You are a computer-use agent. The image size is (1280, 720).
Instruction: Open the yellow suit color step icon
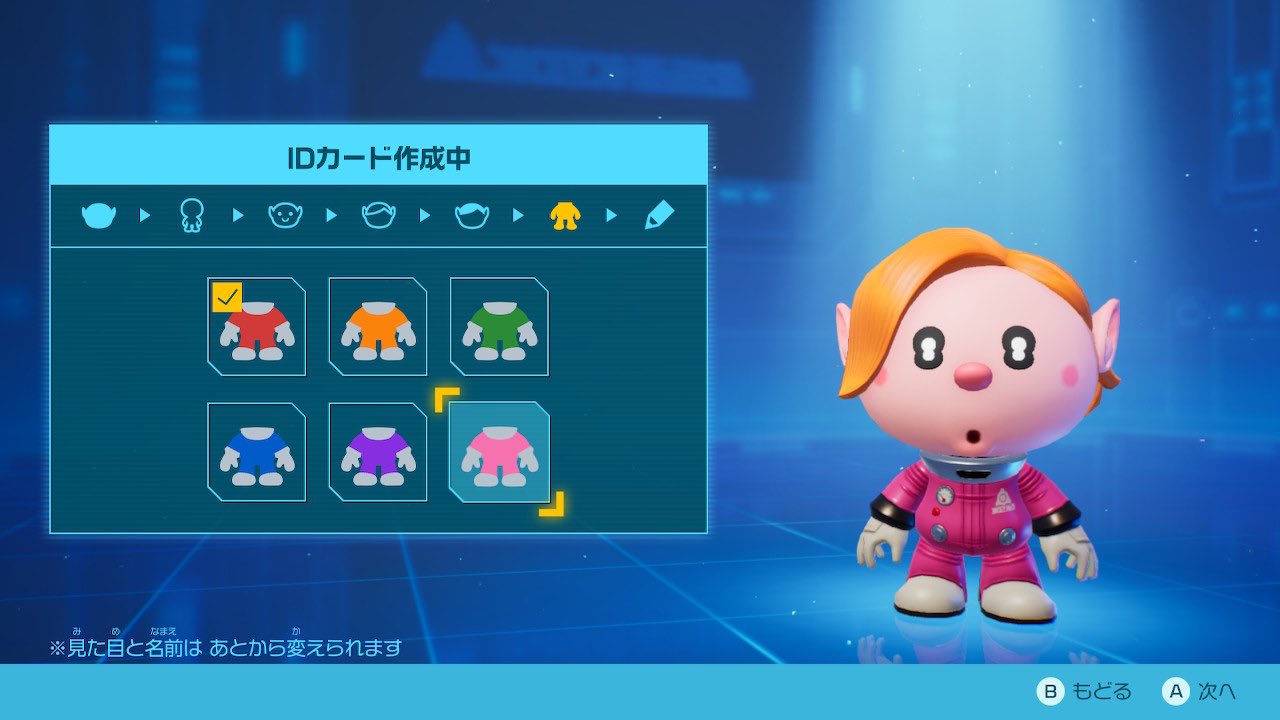click(x=565, y=215)
